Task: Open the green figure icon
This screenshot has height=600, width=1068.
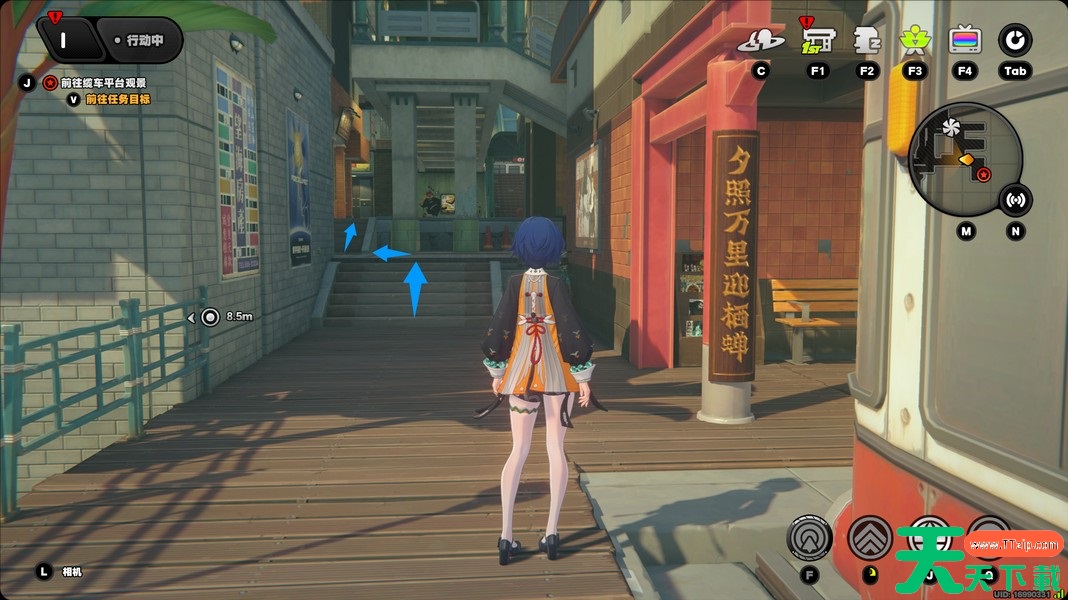Action: click(x=915, y=40)
